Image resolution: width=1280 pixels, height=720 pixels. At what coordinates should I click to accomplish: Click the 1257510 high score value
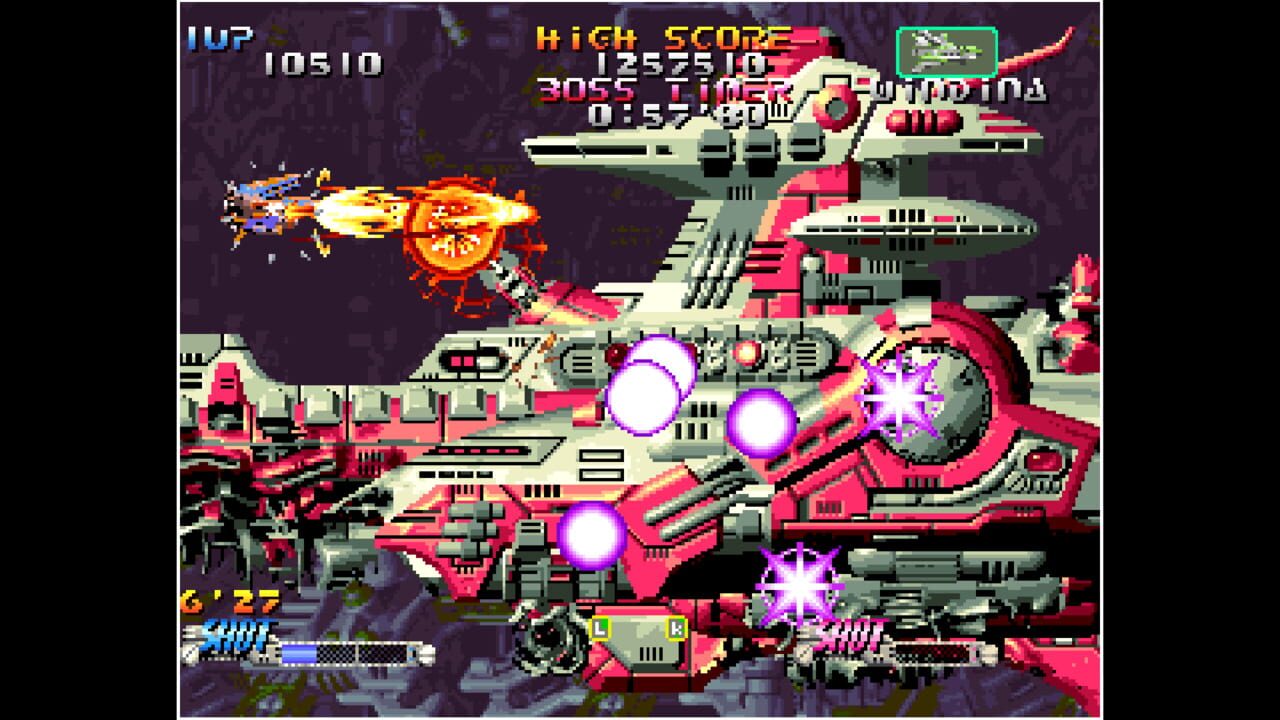pyautogui.click(x=680, y=65)
